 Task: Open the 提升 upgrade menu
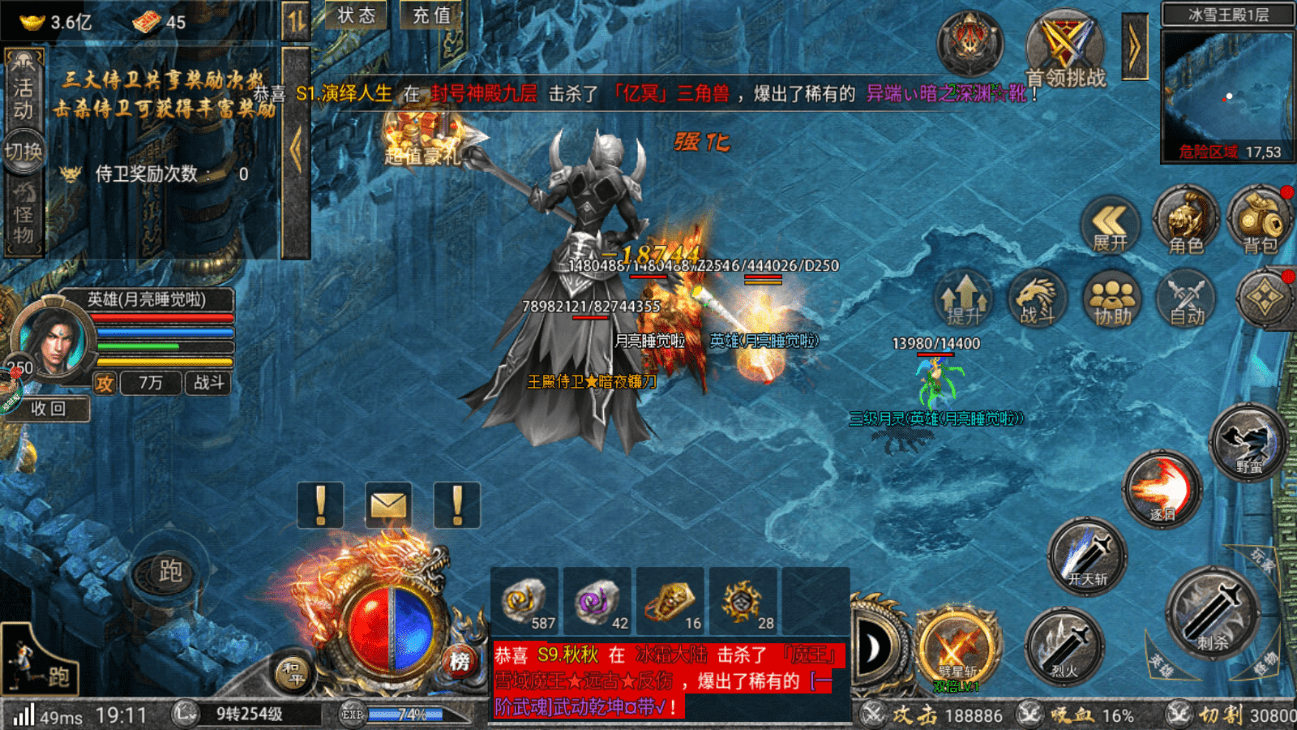(x=964, y=299)
